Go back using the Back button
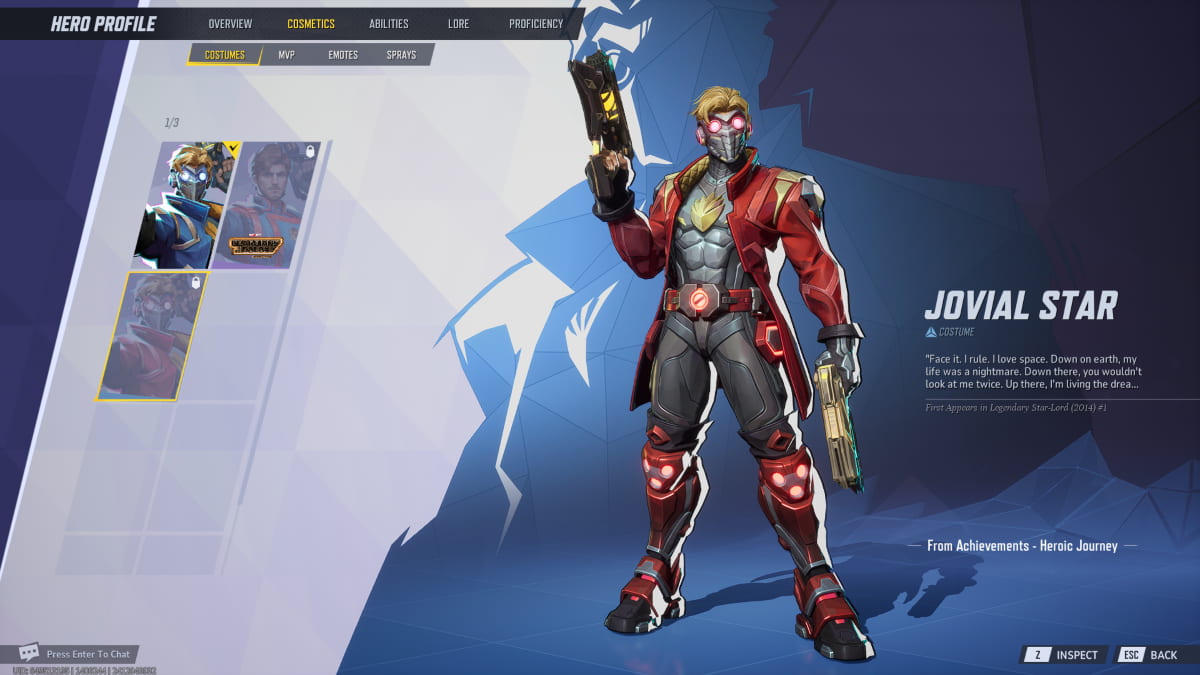The image size is (1200, 675). coord(1150,655)
